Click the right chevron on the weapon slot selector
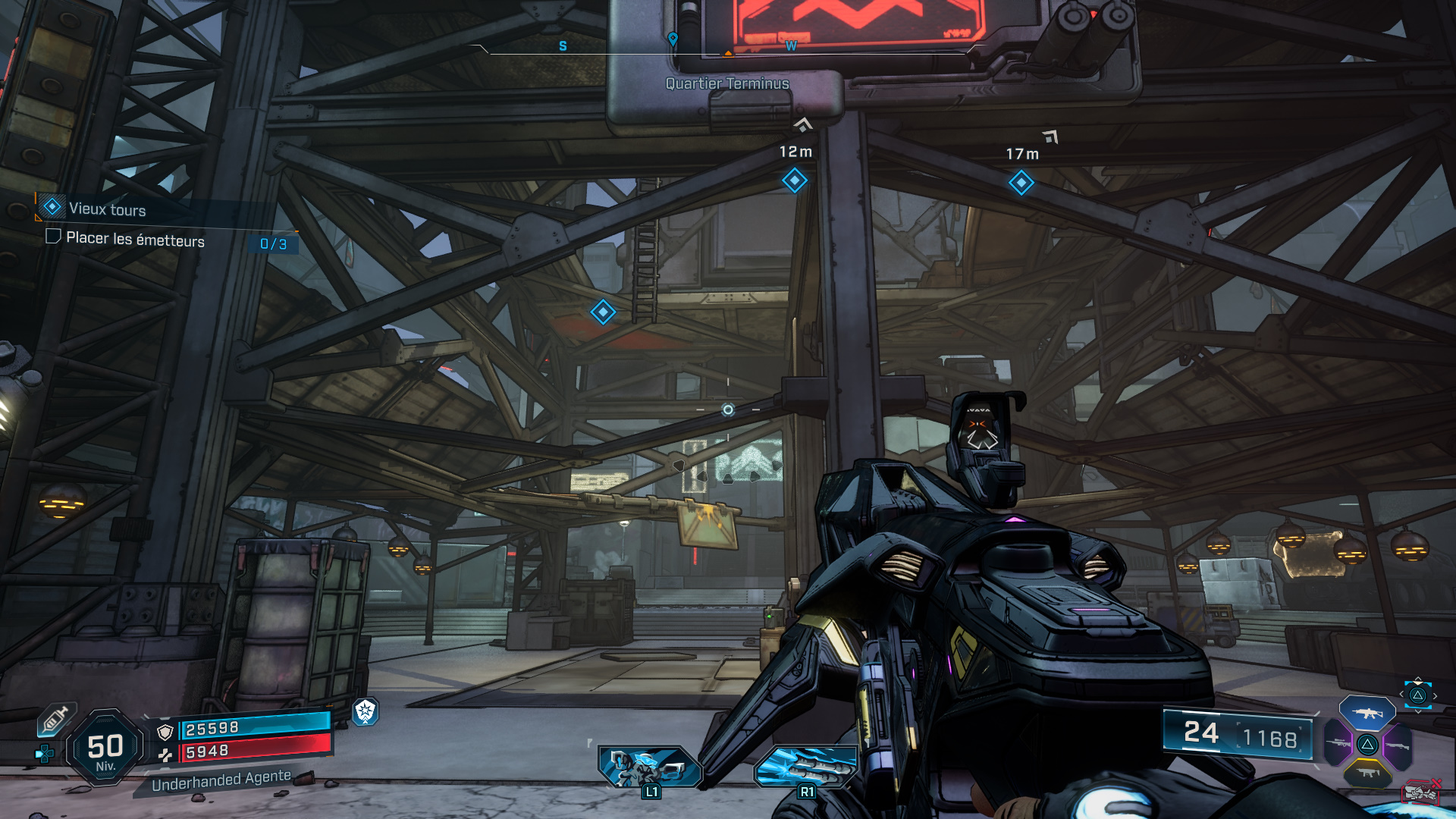 tap(1436, 695)
